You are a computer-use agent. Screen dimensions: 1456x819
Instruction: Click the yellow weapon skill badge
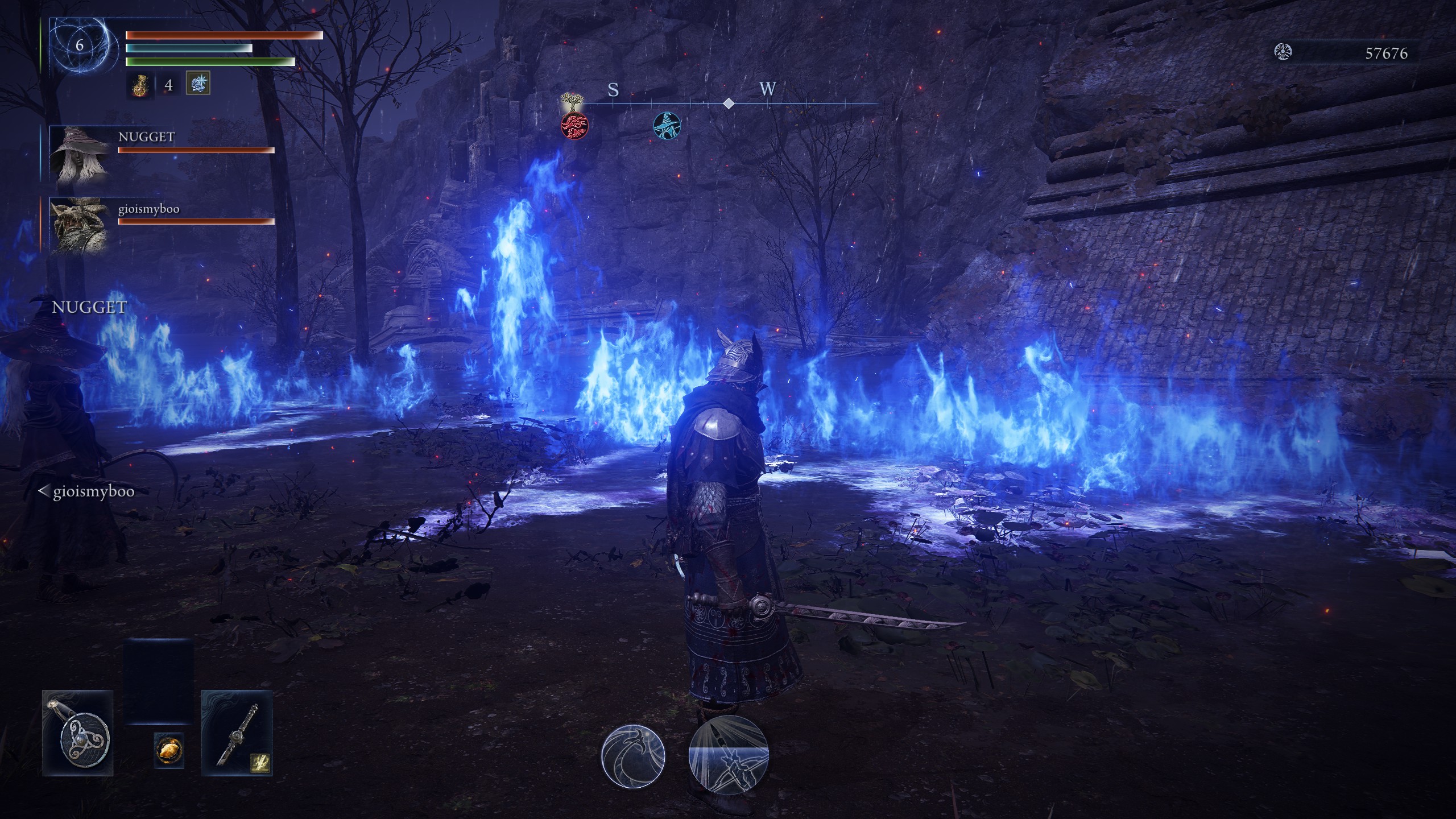[x=260, y=762]
